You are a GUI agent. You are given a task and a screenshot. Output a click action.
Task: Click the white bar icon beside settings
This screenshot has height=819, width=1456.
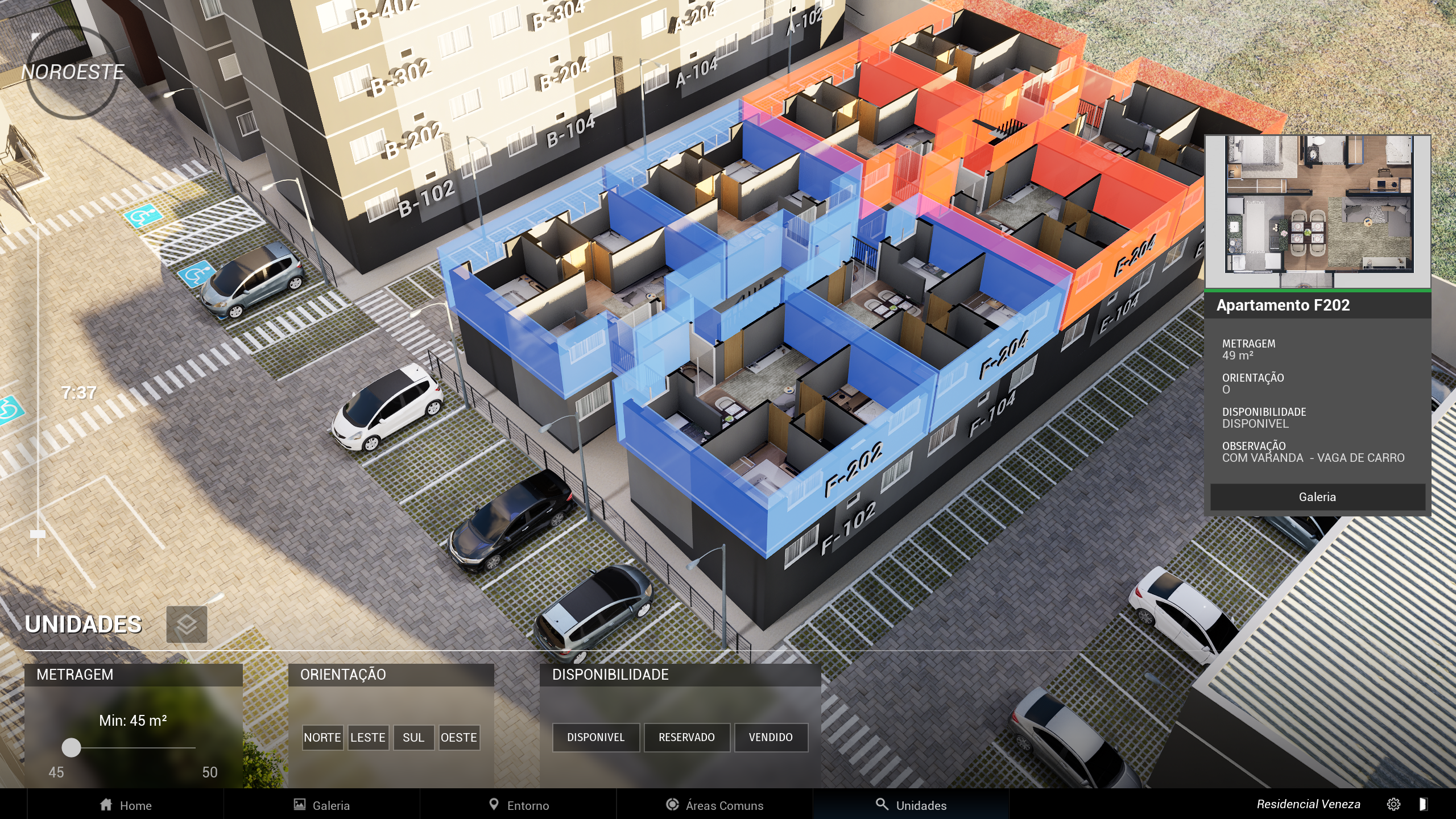click(1423, 804)
